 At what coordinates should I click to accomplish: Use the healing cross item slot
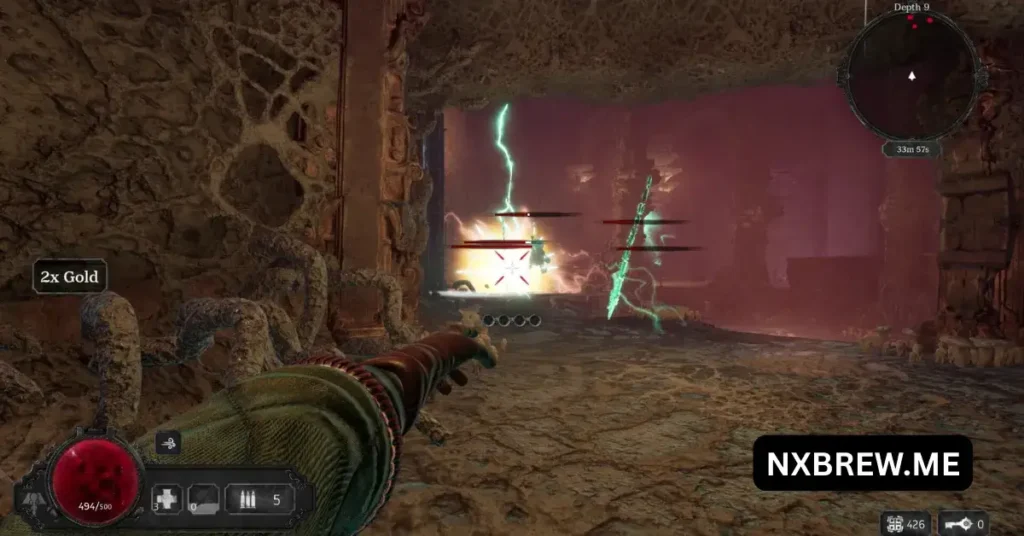167,499
